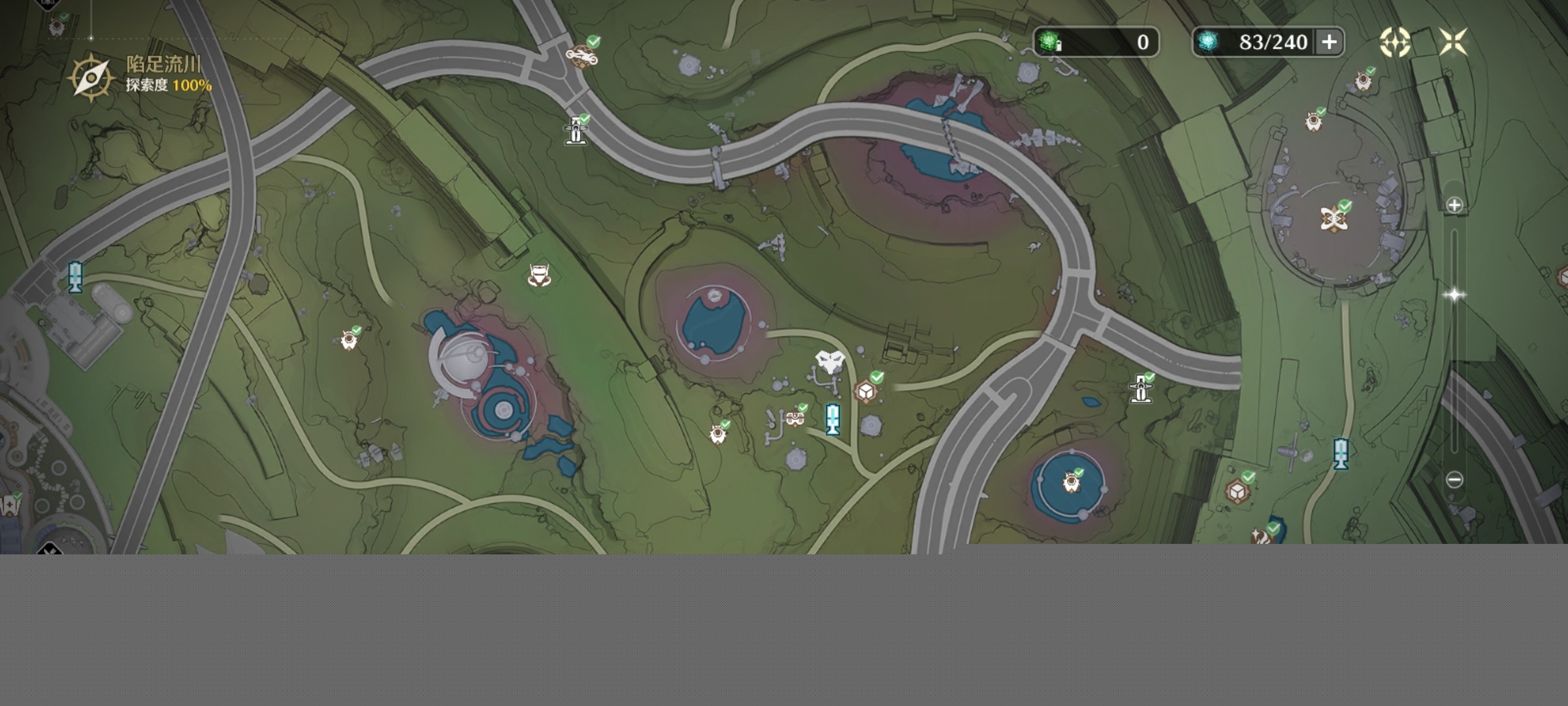This screenshot has width=1568, height=706.
Task: Select the white skull boss marker
Action: point(830,361)
